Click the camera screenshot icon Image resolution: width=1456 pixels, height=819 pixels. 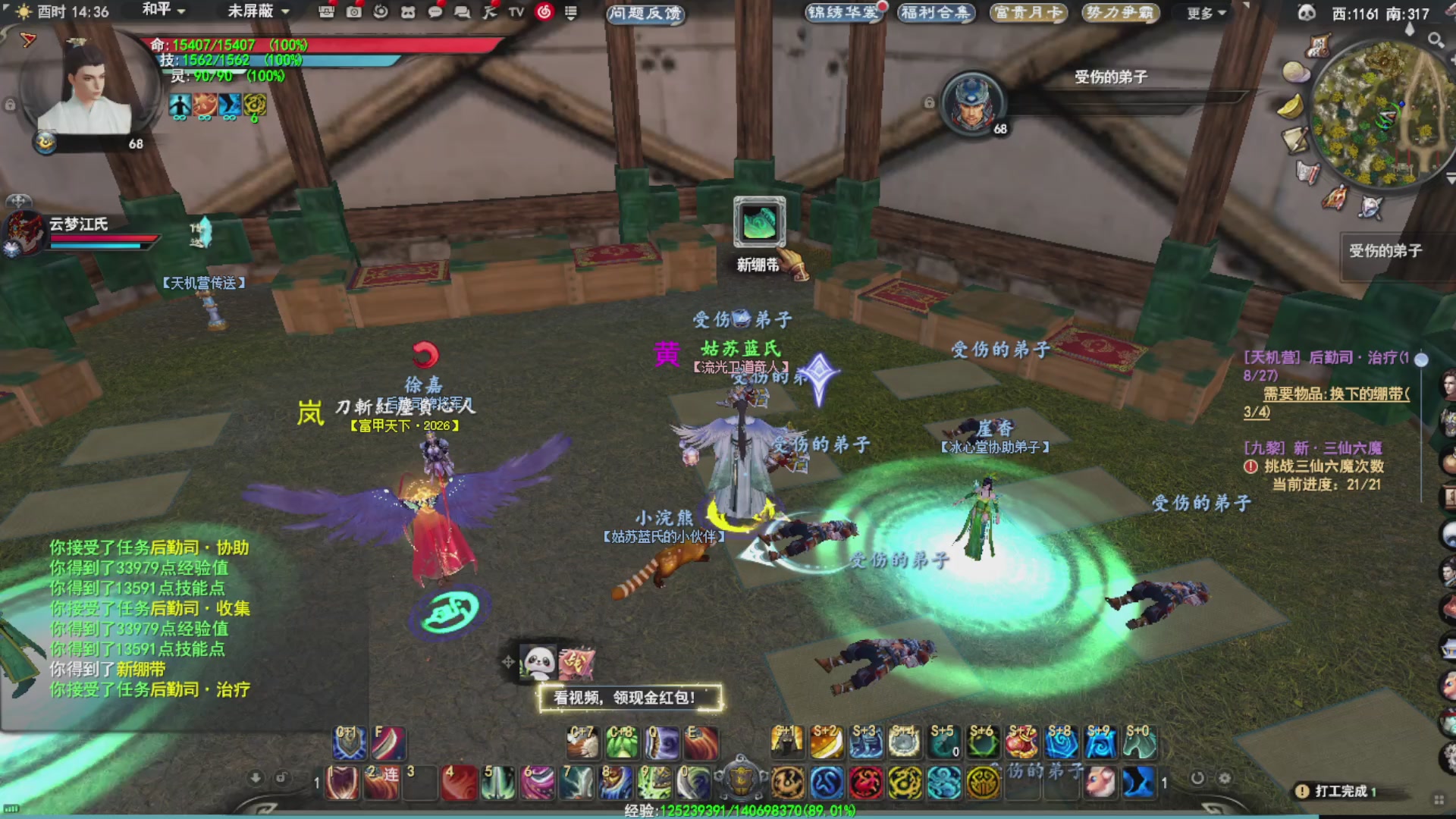353,12
